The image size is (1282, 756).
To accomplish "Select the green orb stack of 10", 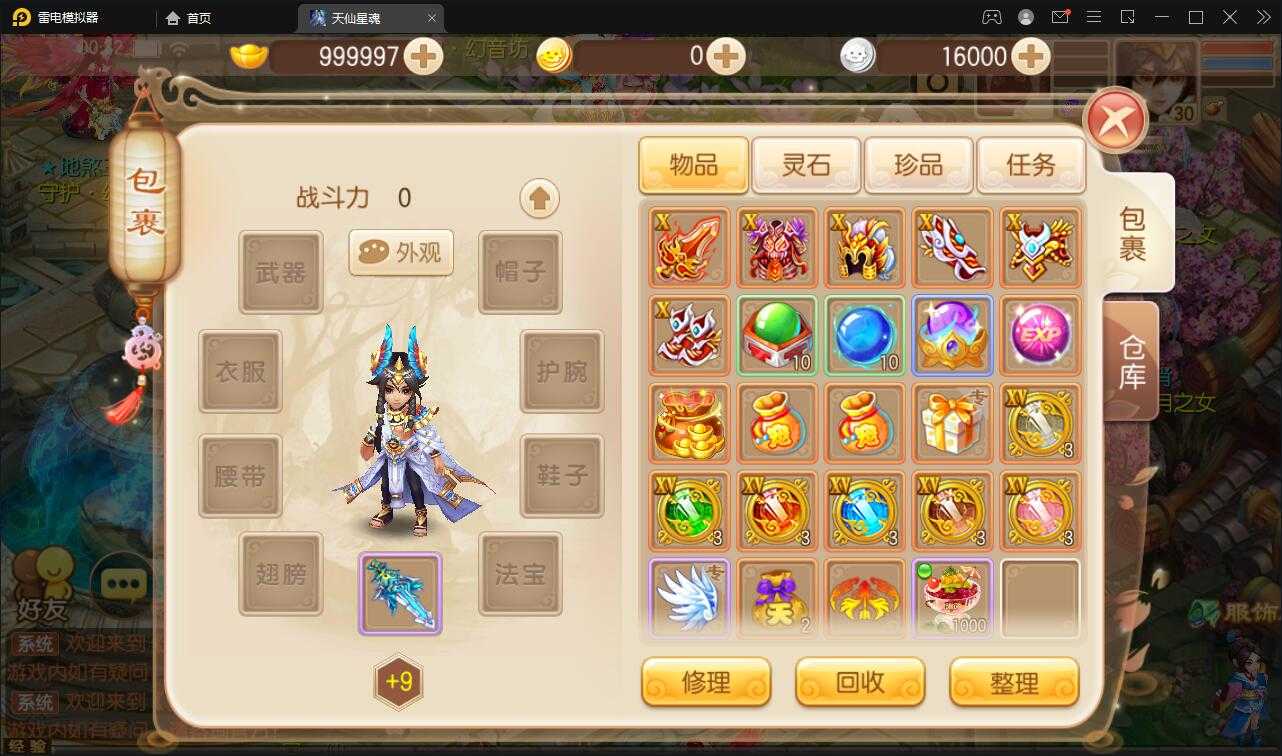I will coord(777,335).
